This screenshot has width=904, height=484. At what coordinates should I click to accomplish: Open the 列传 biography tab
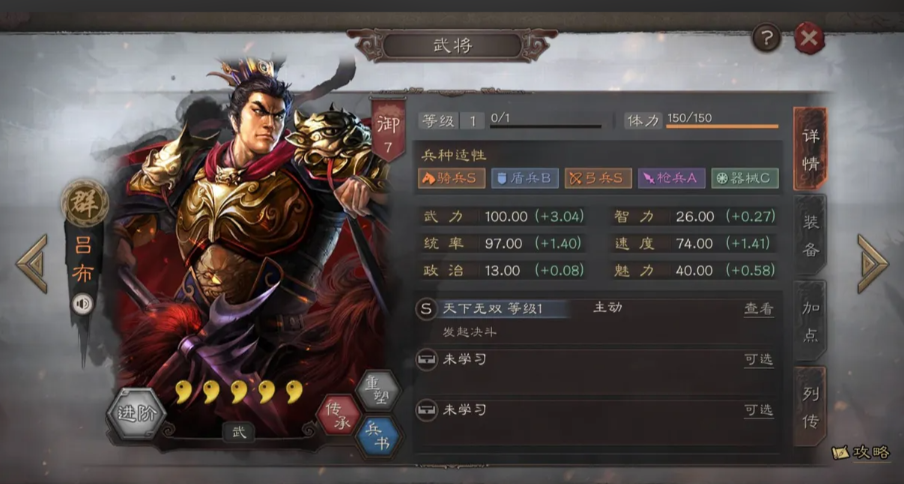[x=810, y=407]
